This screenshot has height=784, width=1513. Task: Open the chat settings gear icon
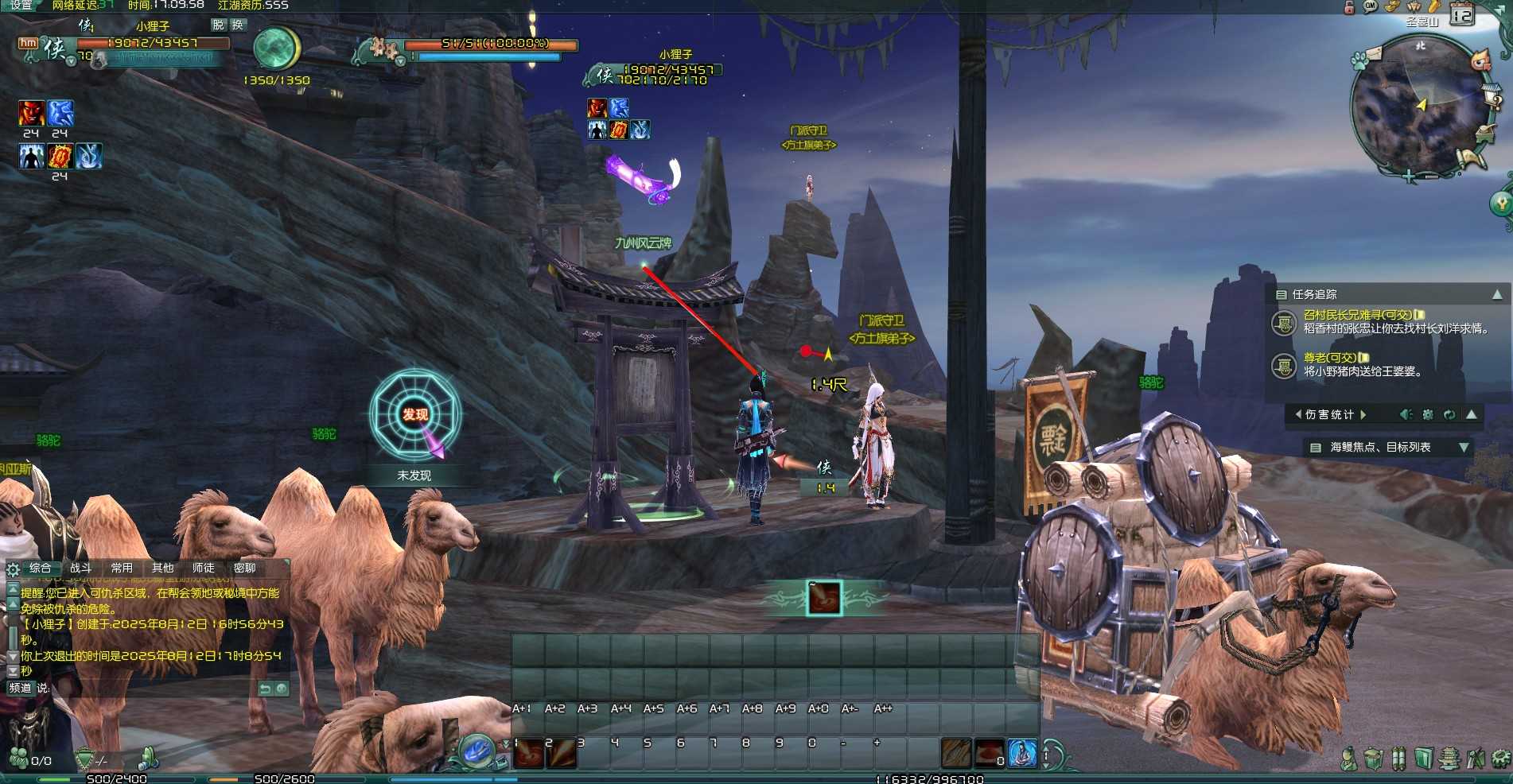[x=13, y=569]
